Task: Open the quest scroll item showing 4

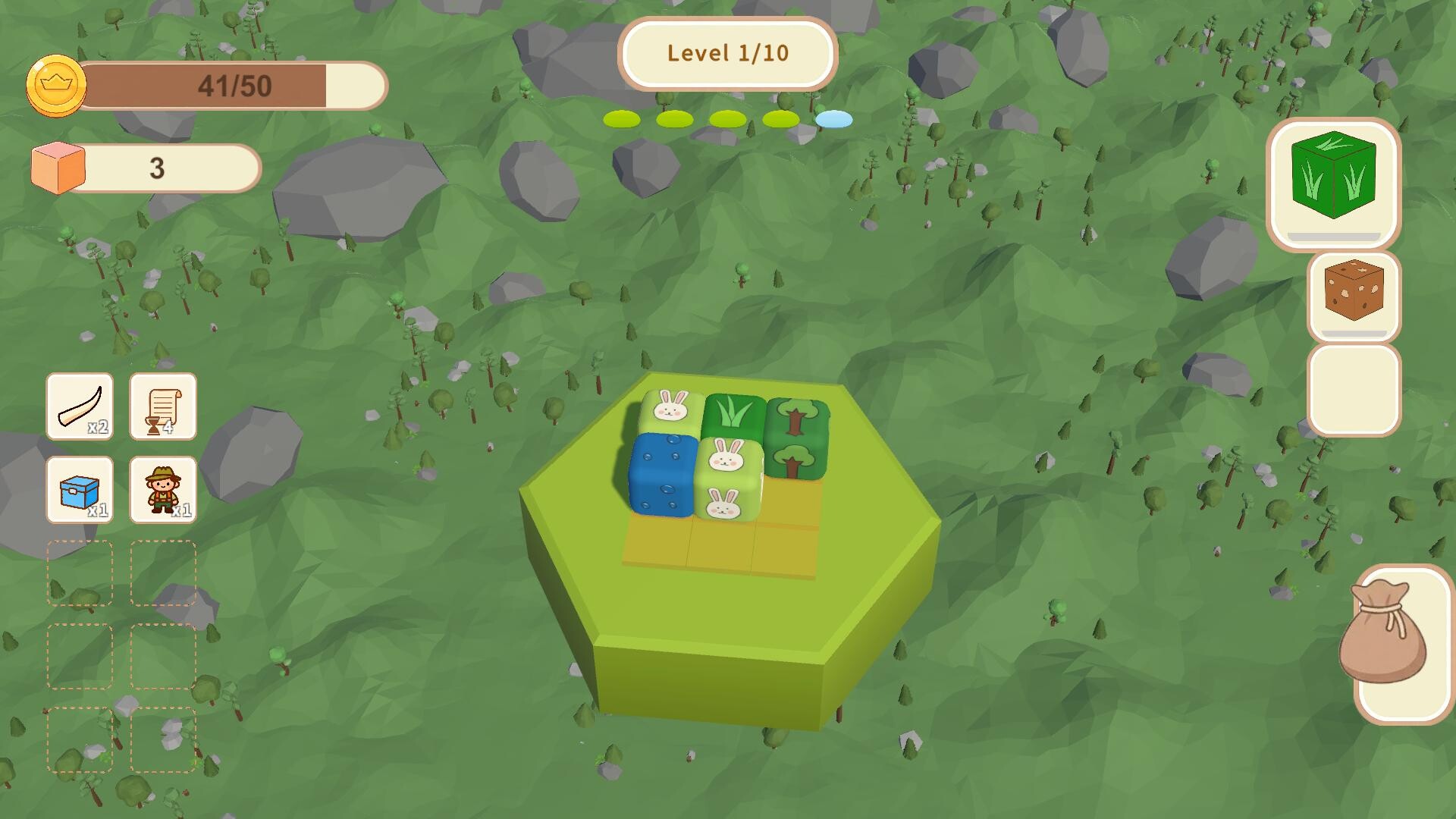Action: point(162,407)
